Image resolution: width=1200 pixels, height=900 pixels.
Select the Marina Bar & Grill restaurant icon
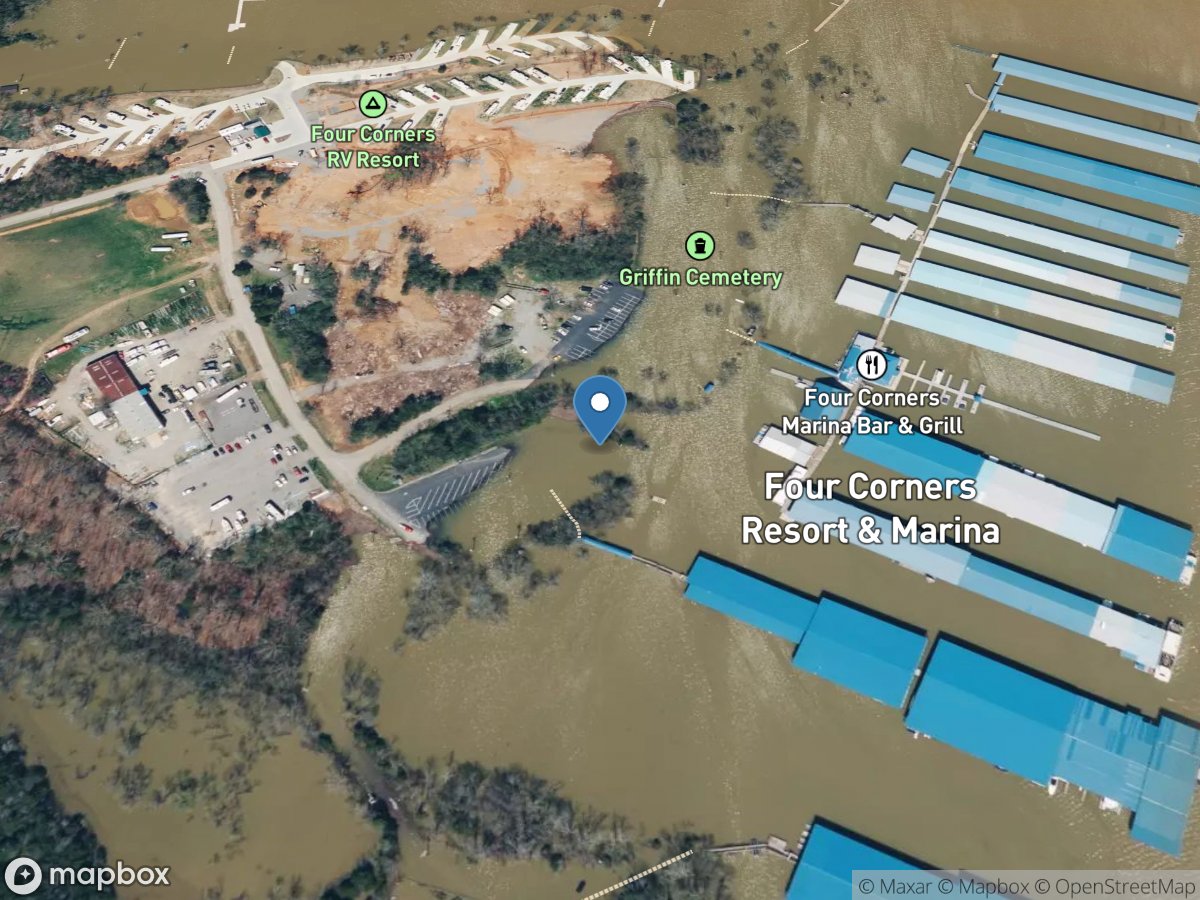pyautogui.click(x=871, y=365)
